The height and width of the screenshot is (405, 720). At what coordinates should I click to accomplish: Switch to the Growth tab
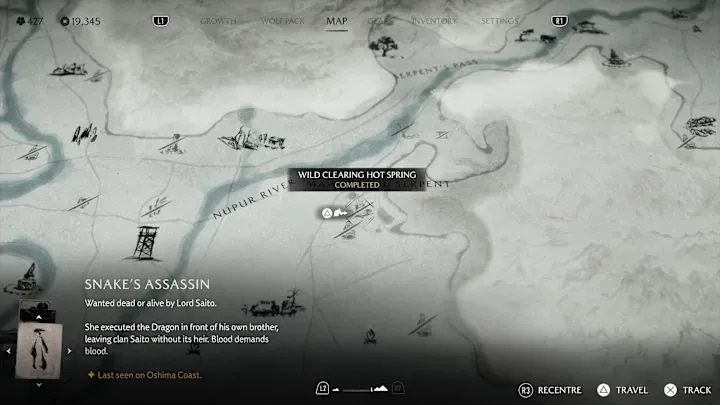point(218,20)
